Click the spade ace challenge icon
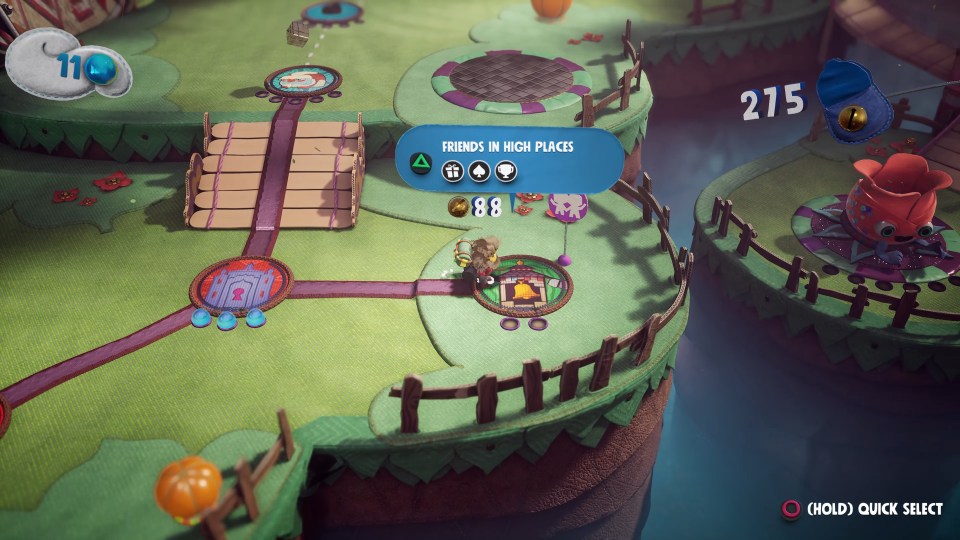 (479, 169)
